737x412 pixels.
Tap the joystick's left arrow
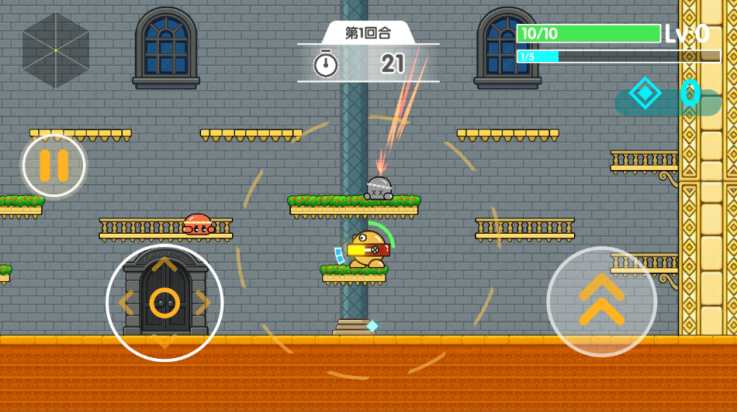point(125,302)
